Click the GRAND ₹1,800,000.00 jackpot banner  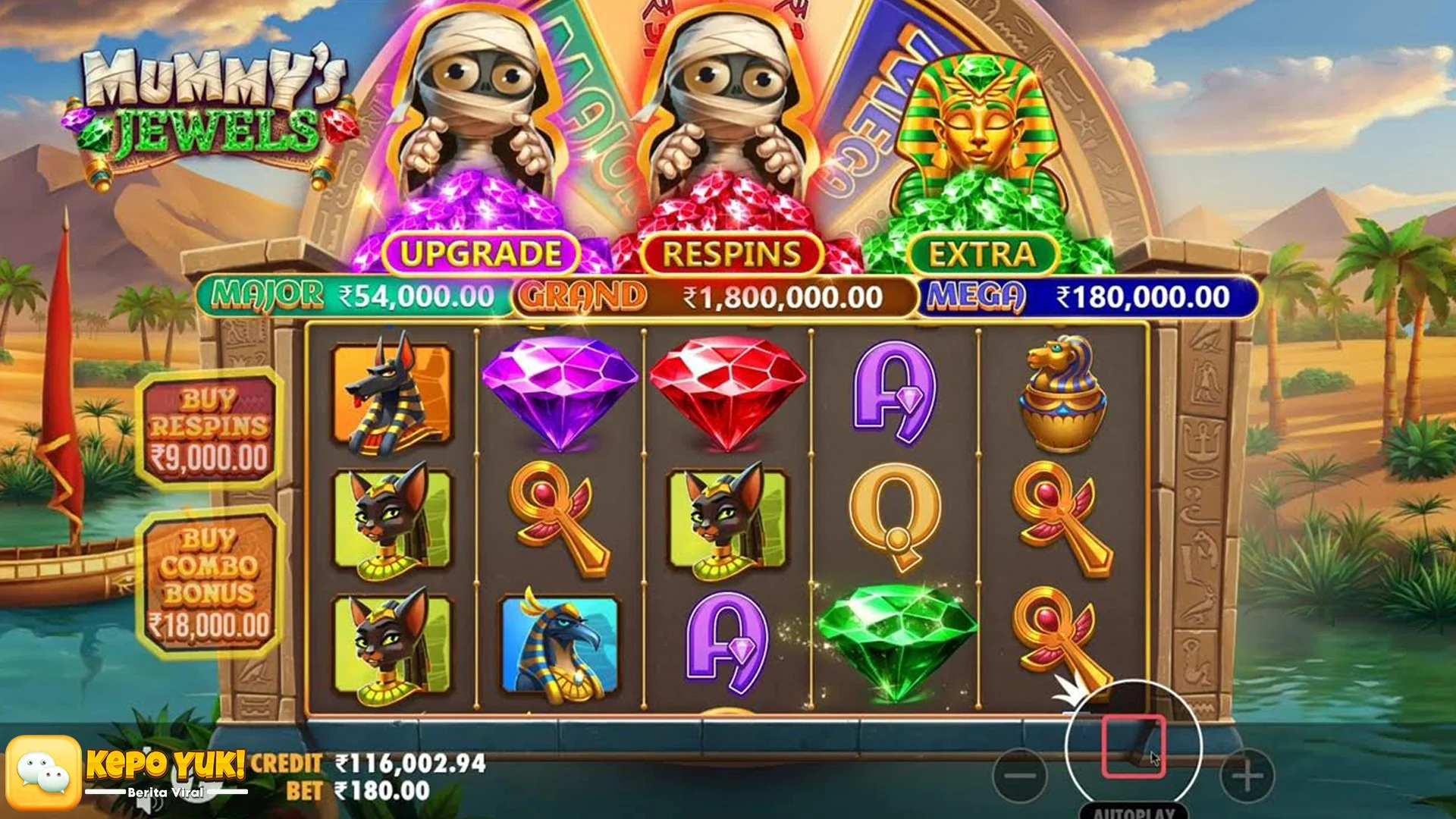pos(713,294)
